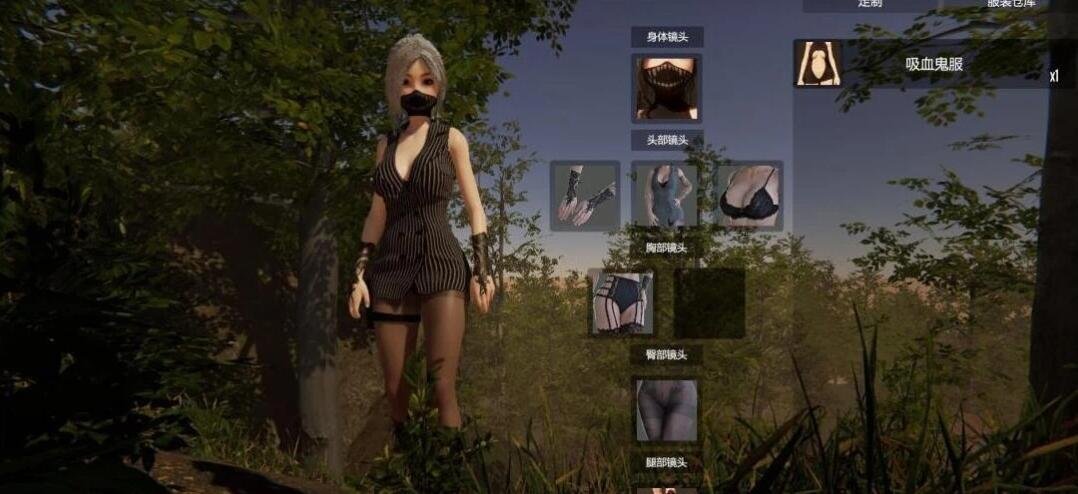Switch to the 胸部镜头 chest camera
Viewport: 1078px width, 494px height.
click(x=667, y=247)
